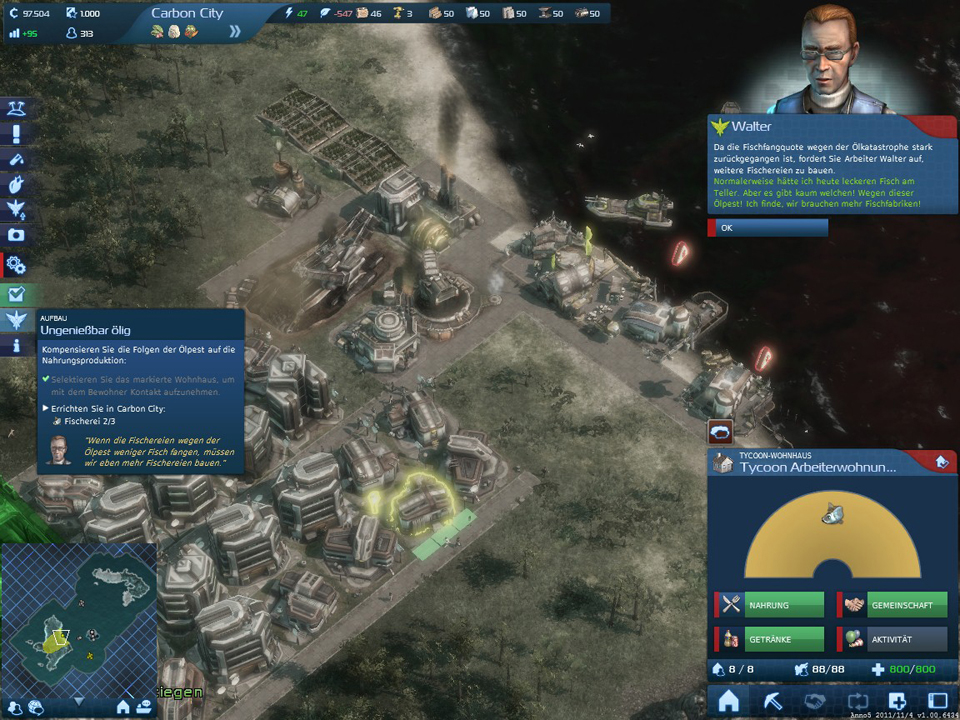Open the handshake diplomacy tab

click(813, 701)
